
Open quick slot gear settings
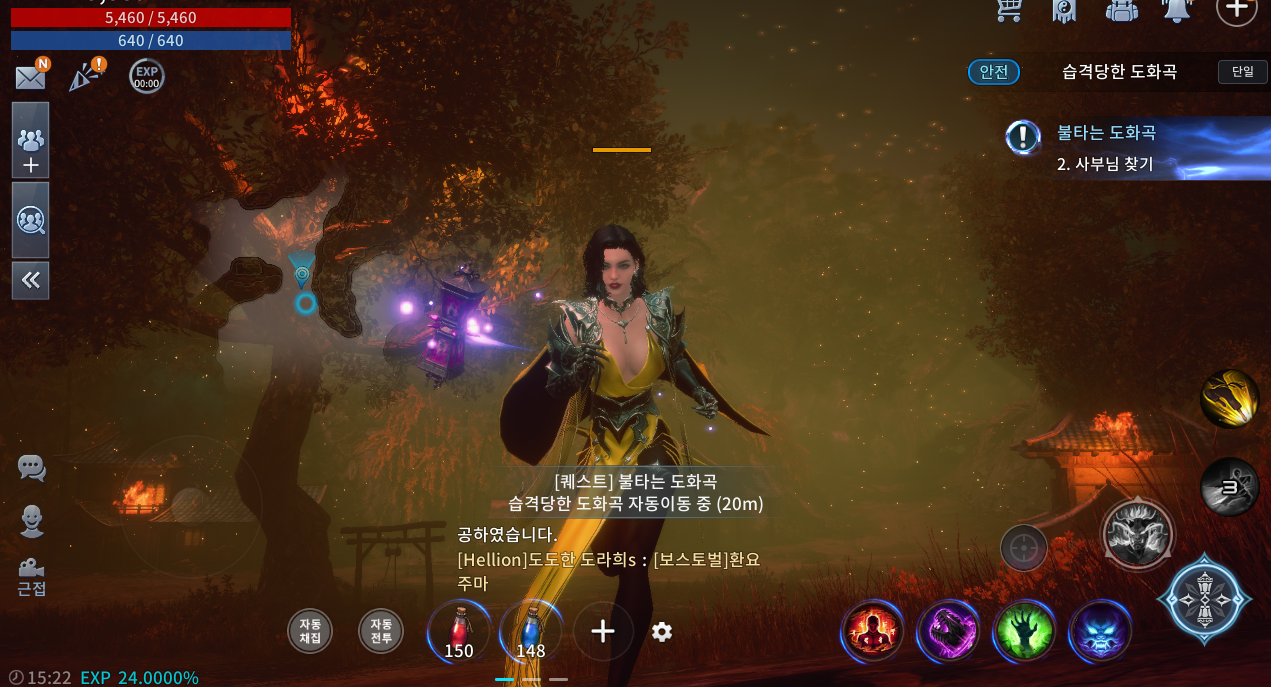coord(662,632)
